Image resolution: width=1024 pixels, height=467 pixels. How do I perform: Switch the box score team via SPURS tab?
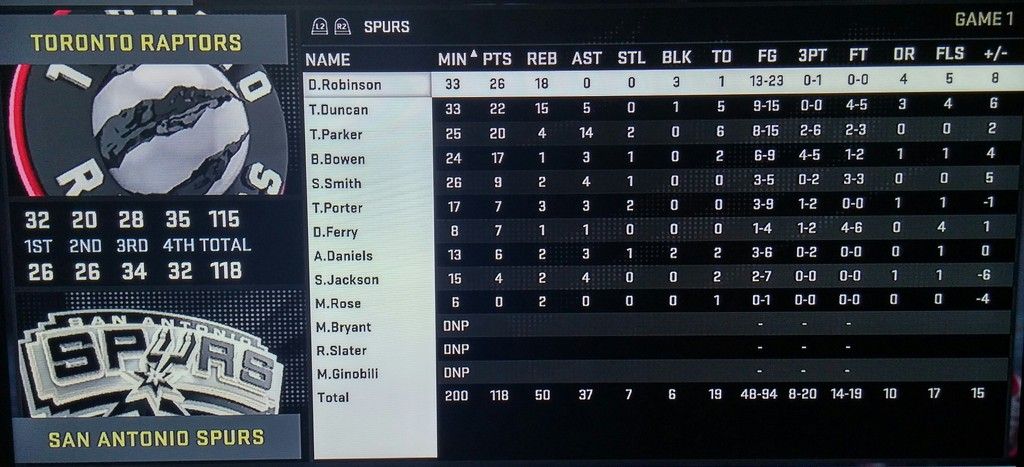point(386,26)
